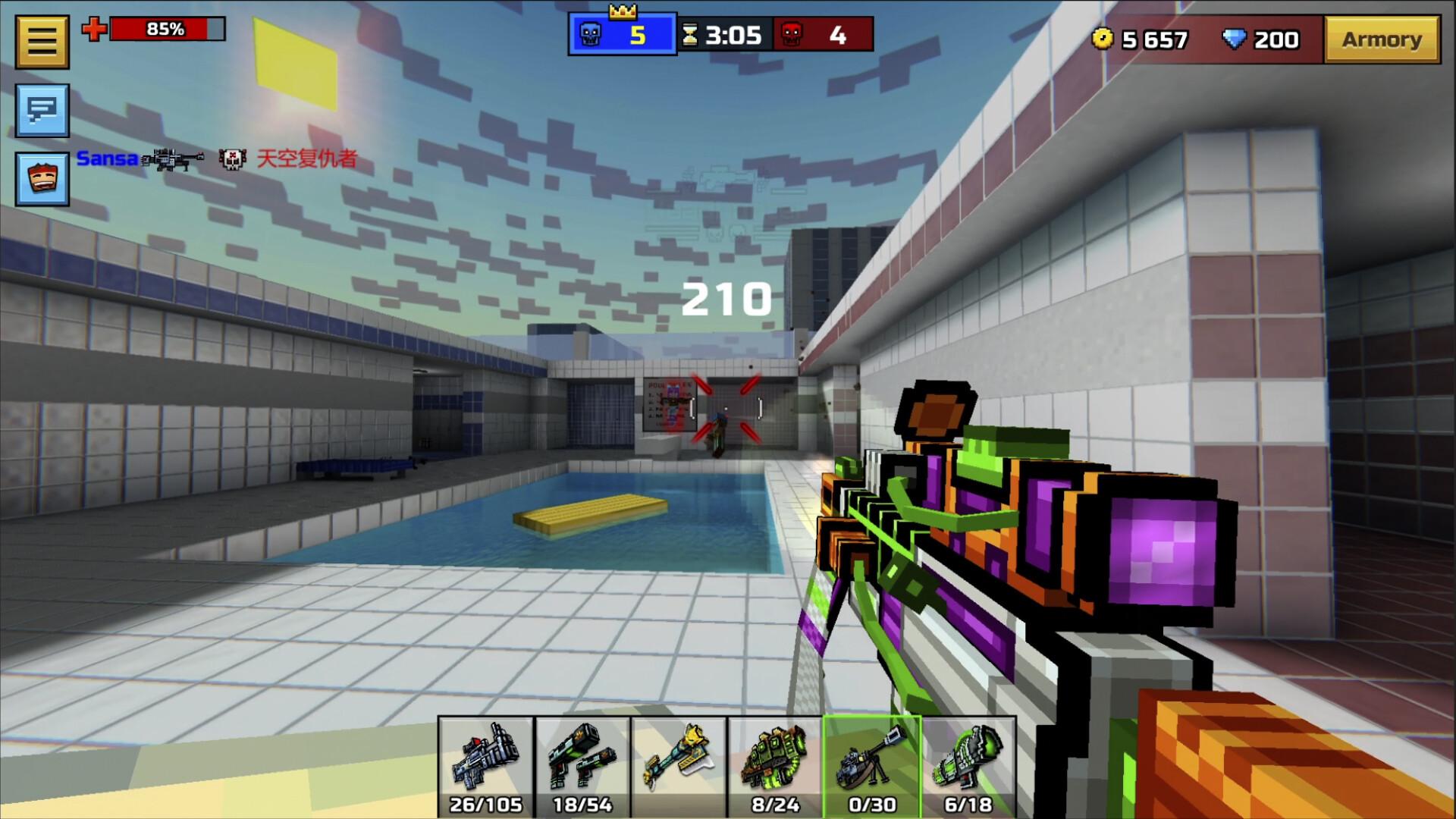1456x819 pixels.
Task: Select the currently equipped sniper weapon slot
Action: (871, 764)
